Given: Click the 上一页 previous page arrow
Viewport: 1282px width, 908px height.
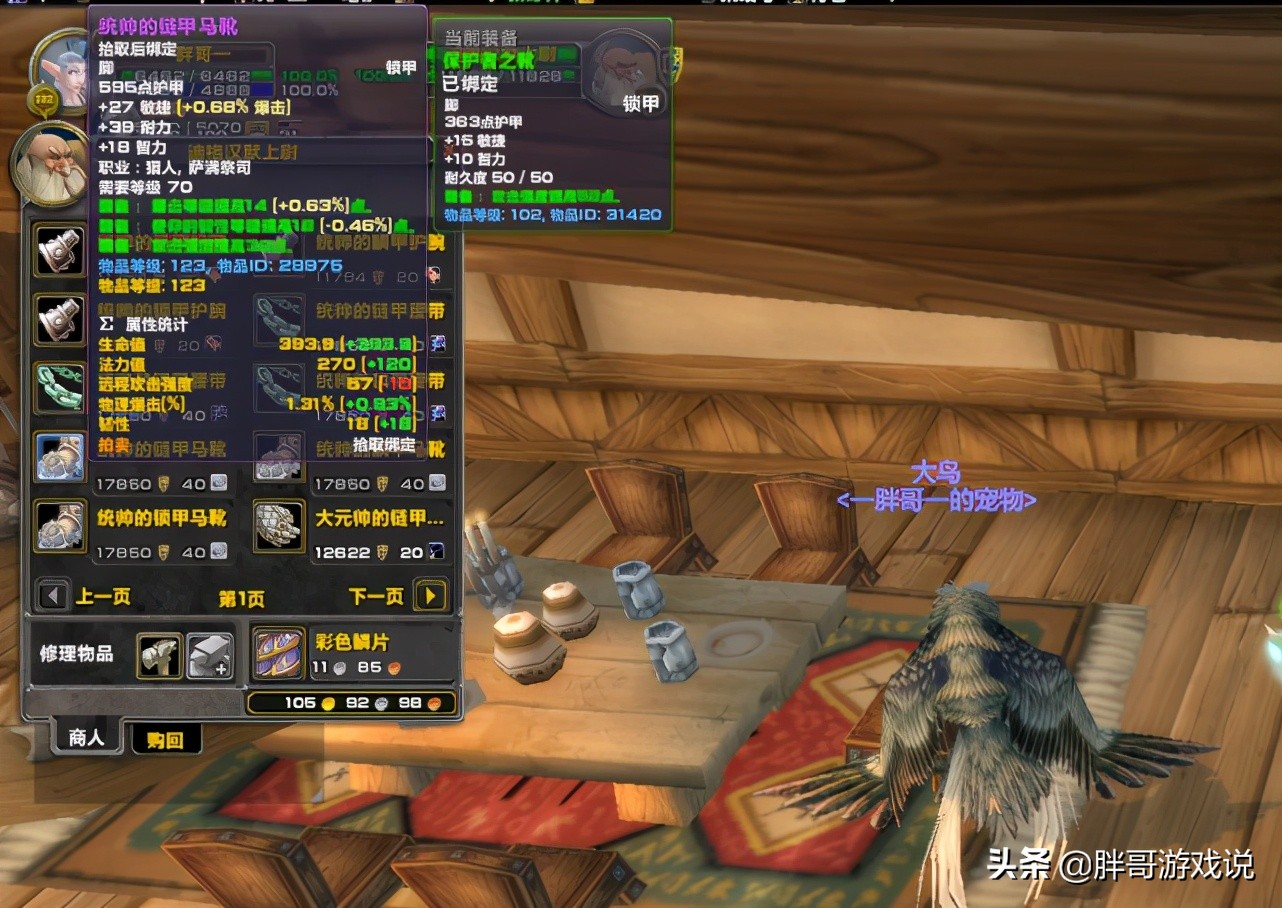Looking at the screenshot, I should 52,595.
